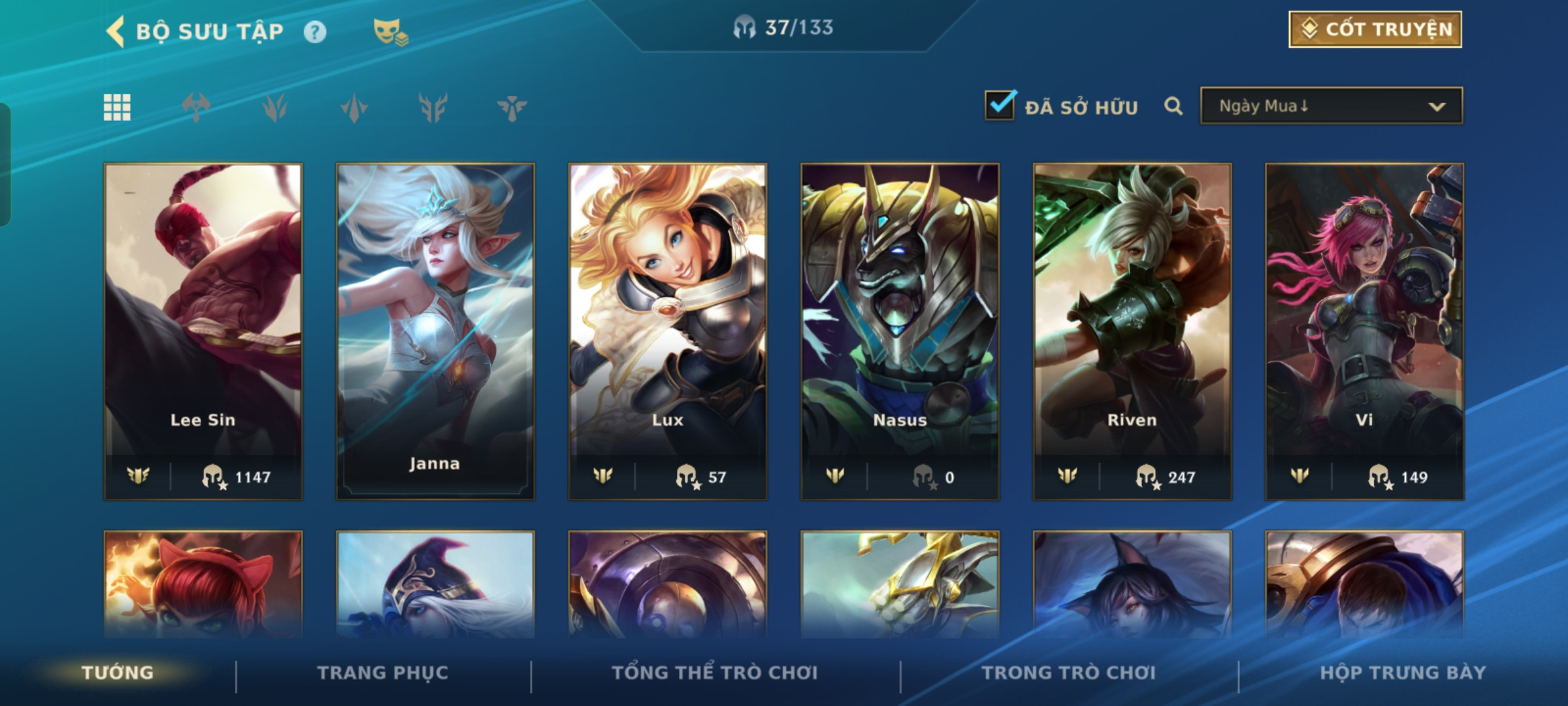Open the golden mask and coins icon
1568x706 pixels.
point(390,31)
